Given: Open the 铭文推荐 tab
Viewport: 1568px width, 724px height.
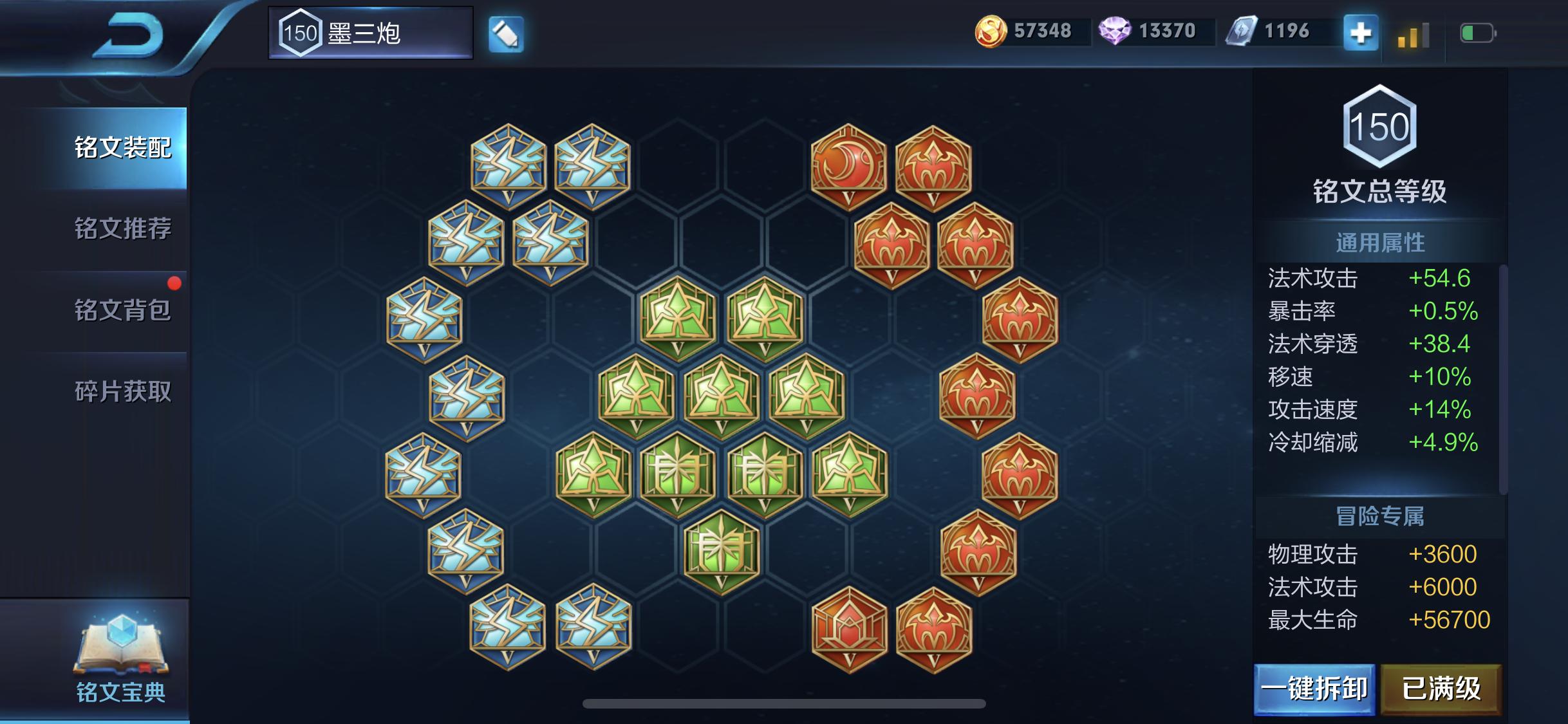Looking at the screenshot, I should [x=122, y=229].
